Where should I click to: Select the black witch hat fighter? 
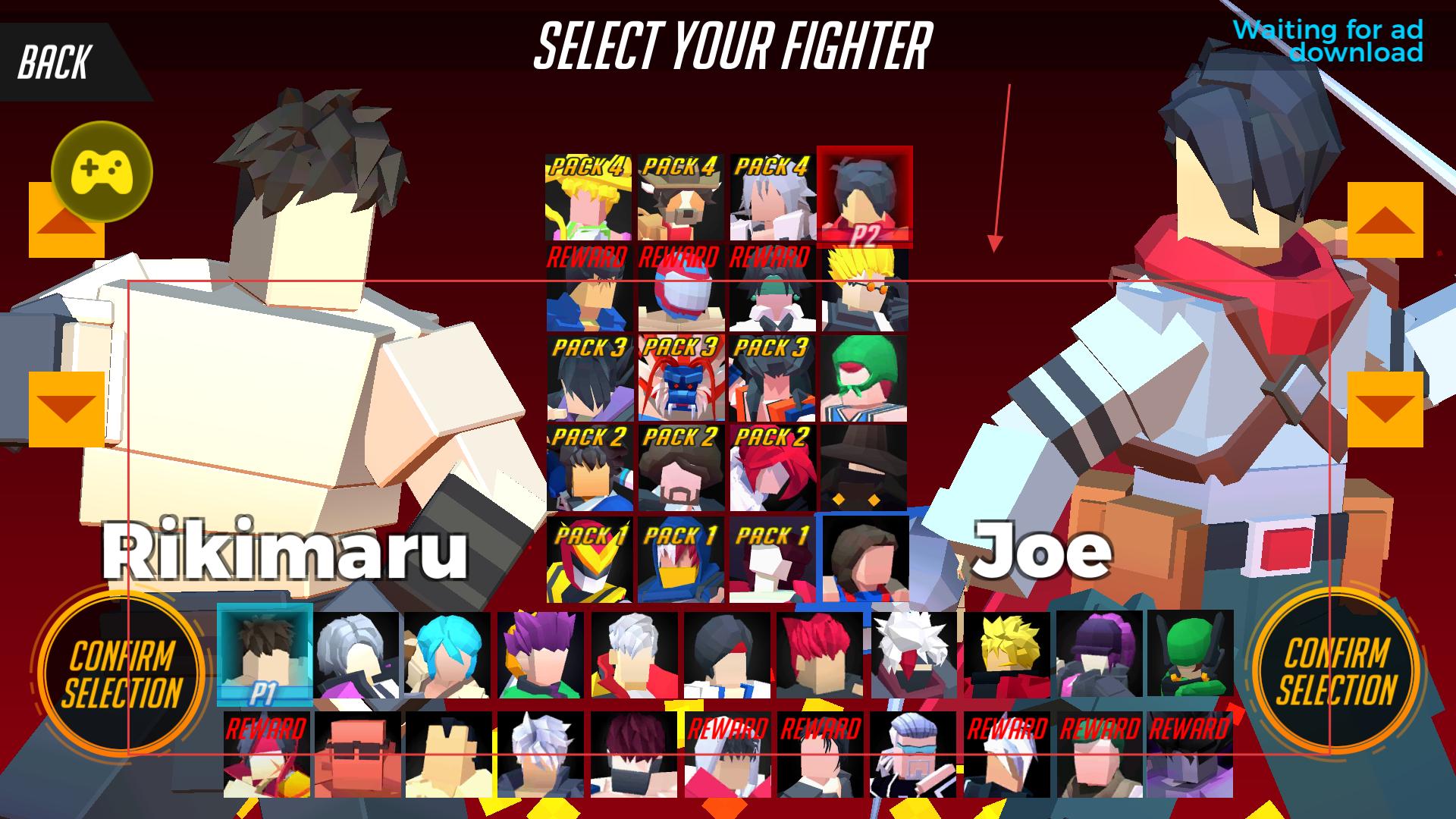[864, 467]
